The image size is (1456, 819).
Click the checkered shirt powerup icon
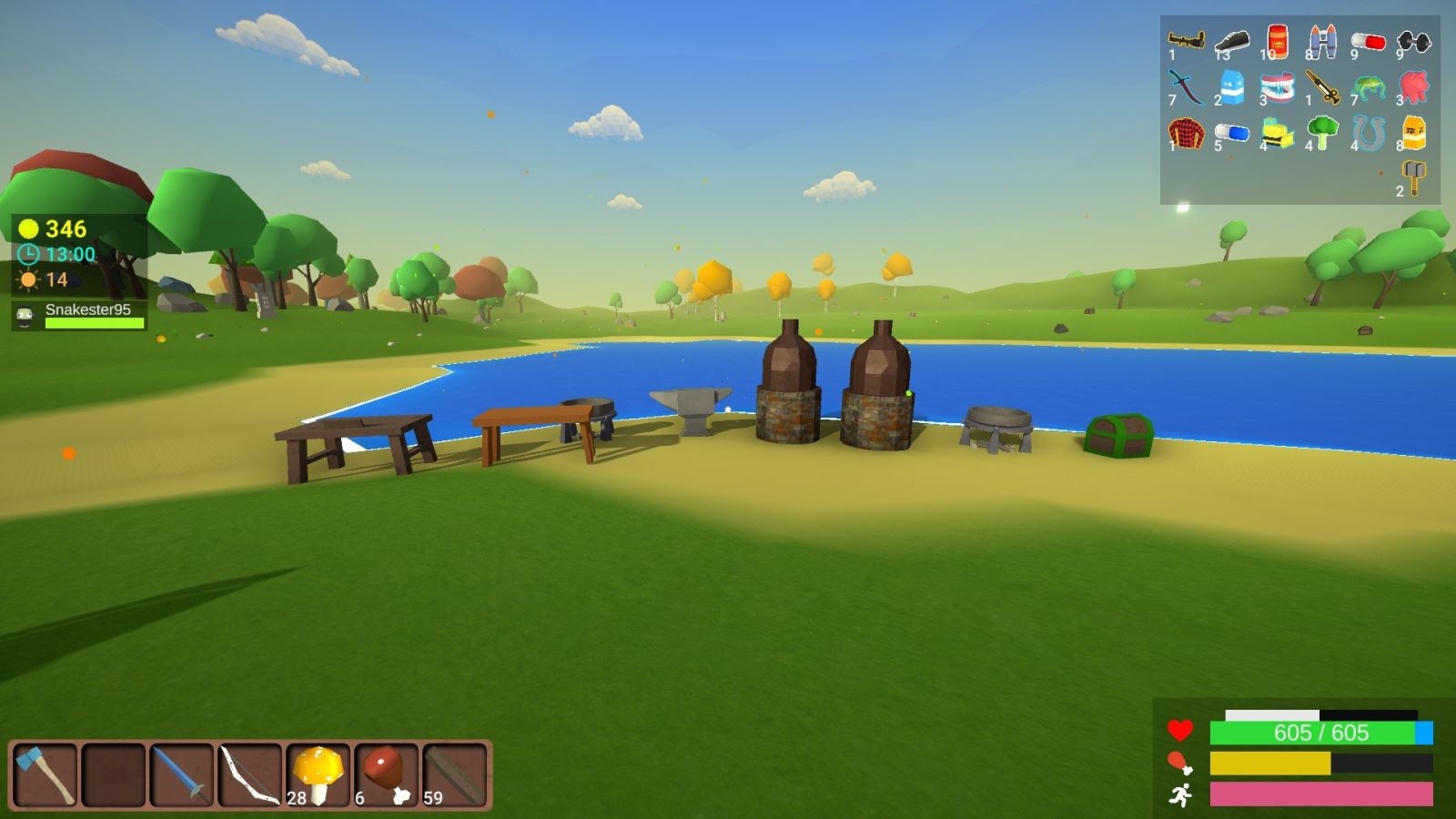point(1186,133)
